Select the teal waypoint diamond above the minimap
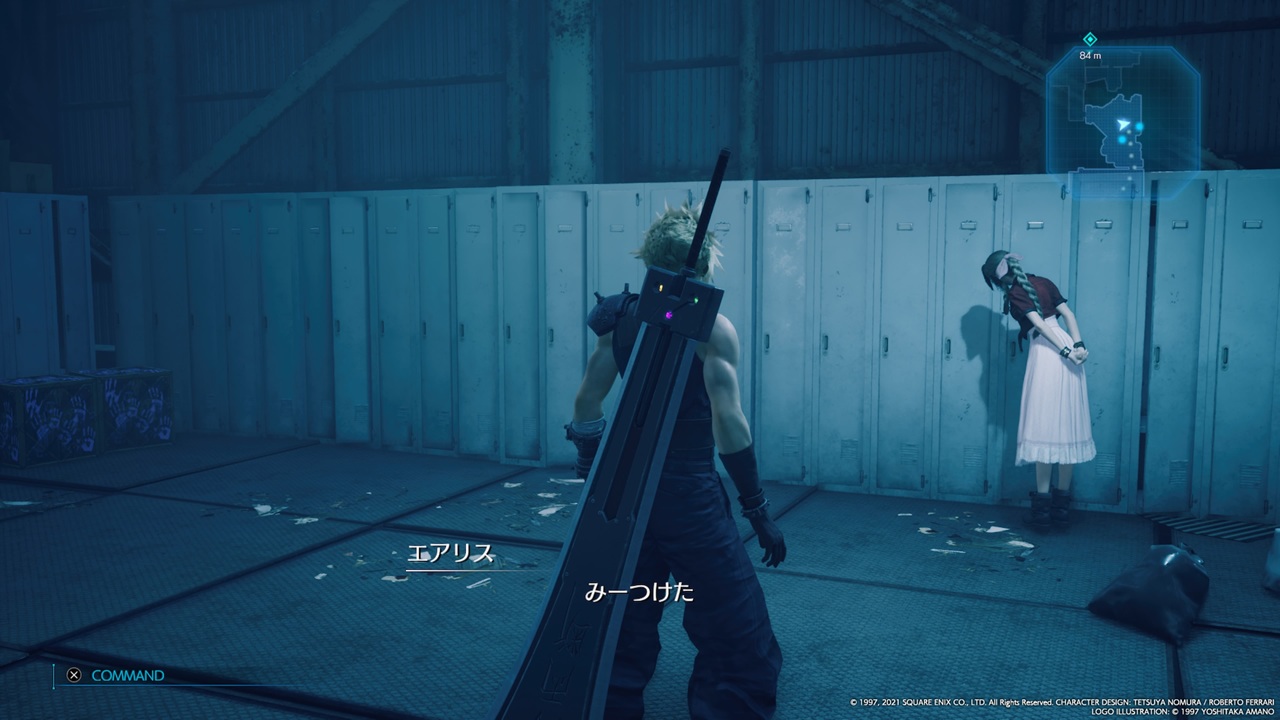Image resolution: width=1280 pixels, height=720 pixels. point(1089,39)
